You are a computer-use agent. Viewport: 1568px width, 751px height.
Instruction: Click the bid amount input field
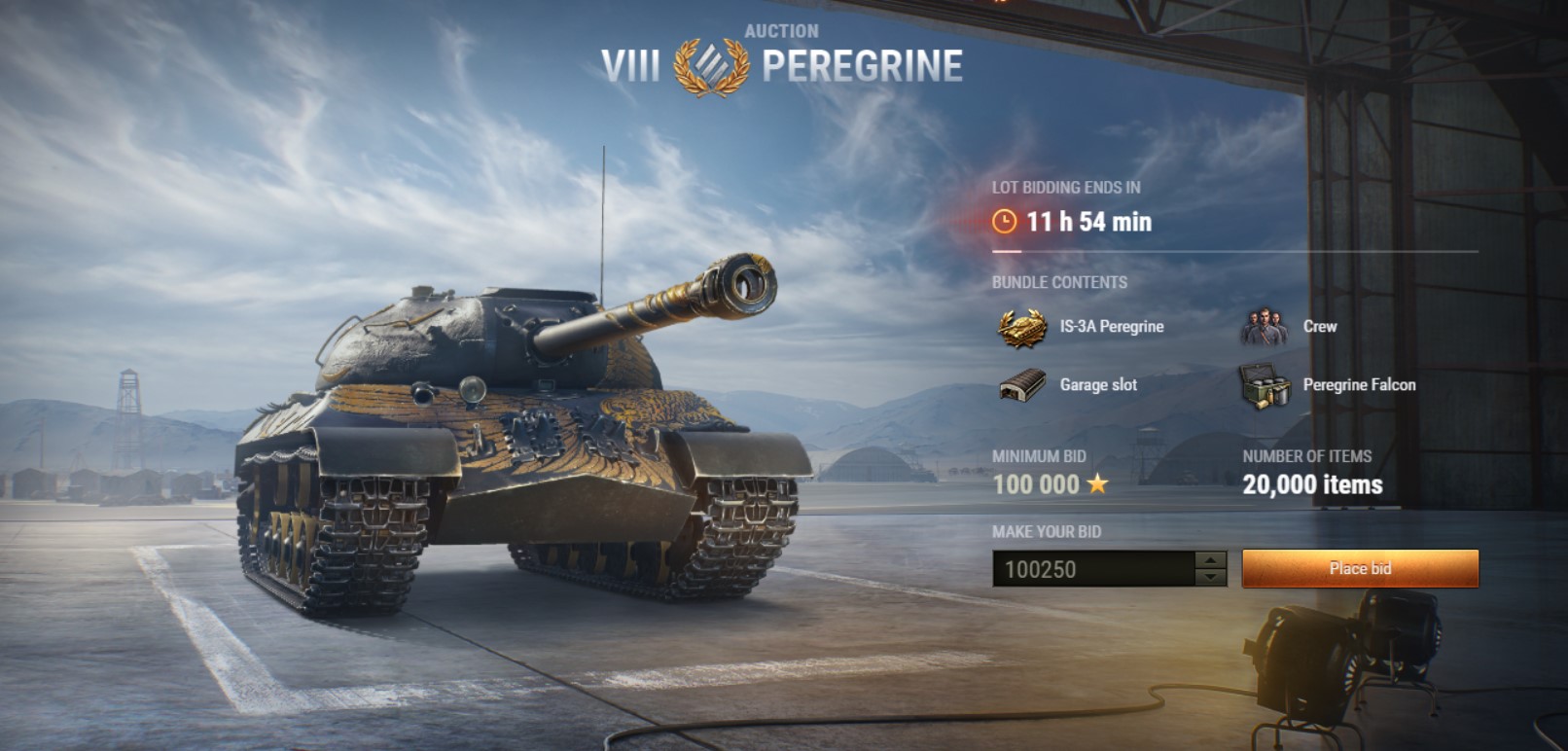(1093, 569)
